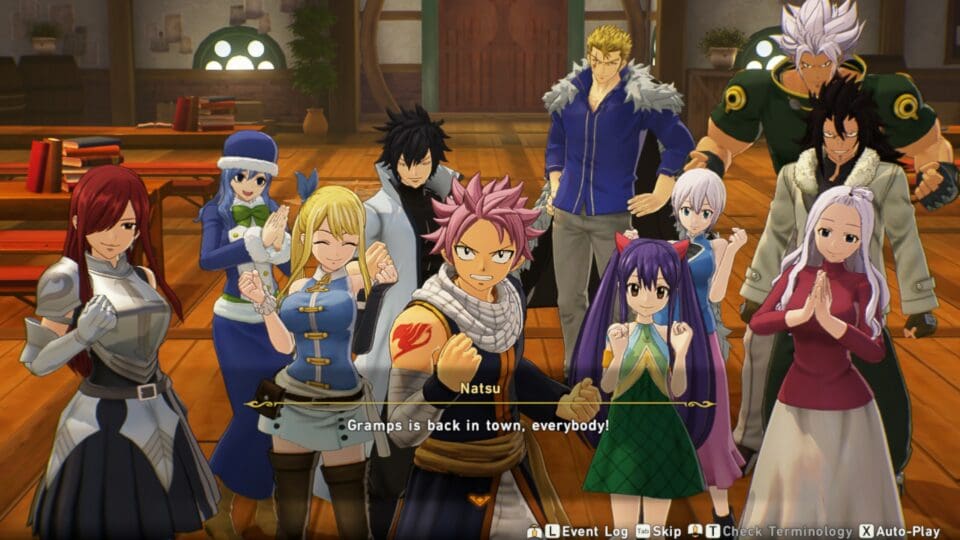Skip the cutscene dialogue
This screenshot has width=960, height=540.
(664, 531)
